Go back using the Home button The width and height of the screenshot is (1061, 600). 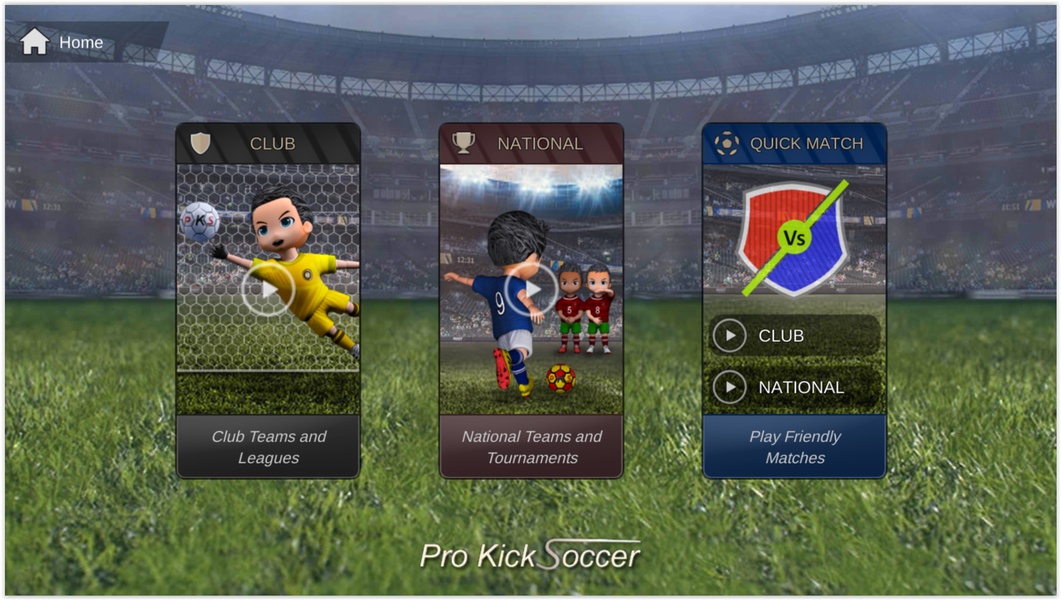(62, 42)
